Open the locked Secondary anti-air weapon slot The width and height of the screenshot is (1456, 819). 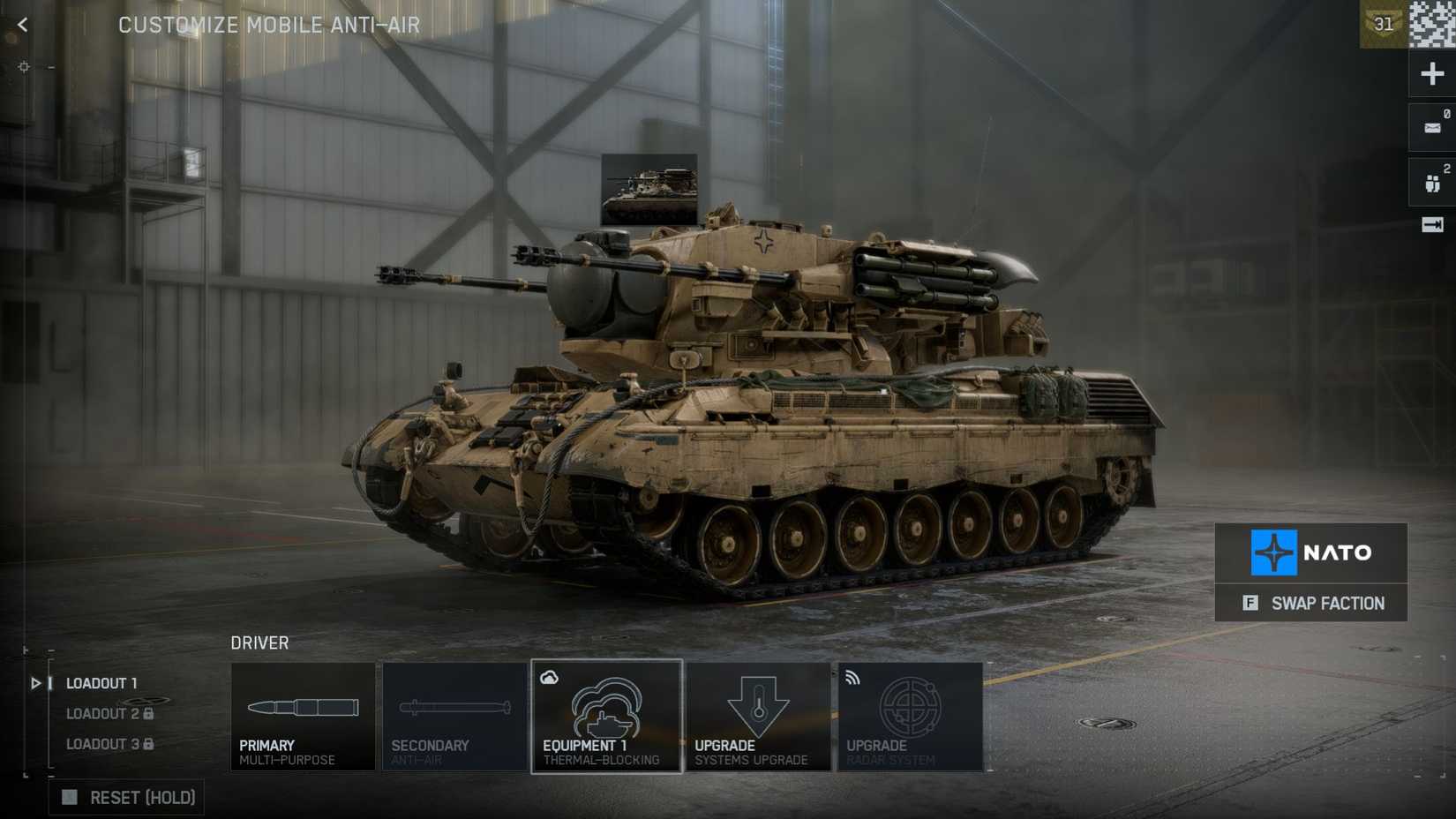point(454,717)
